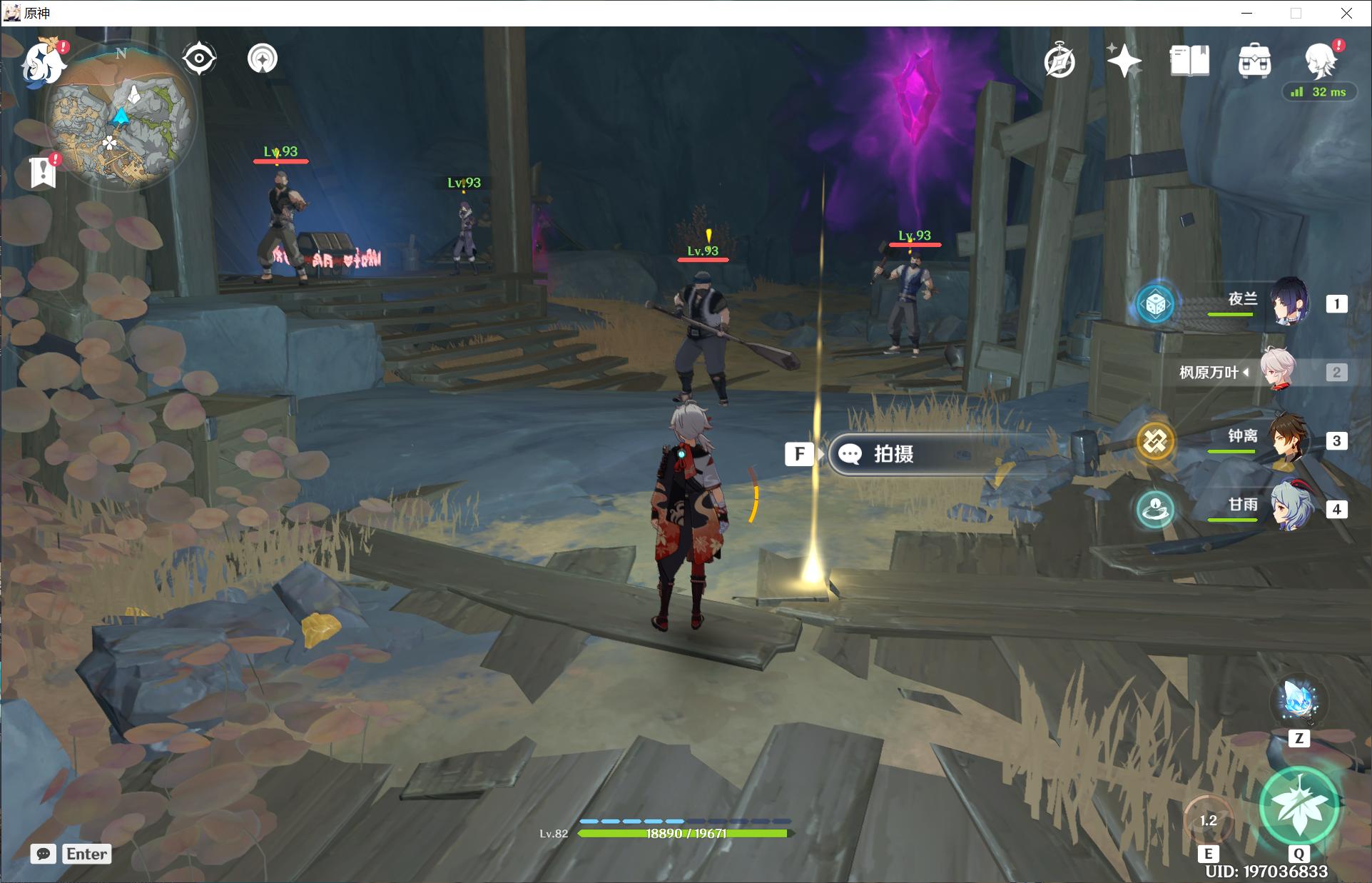
Task: Open the character profile icon with alert
Action: coord(1320,59)
